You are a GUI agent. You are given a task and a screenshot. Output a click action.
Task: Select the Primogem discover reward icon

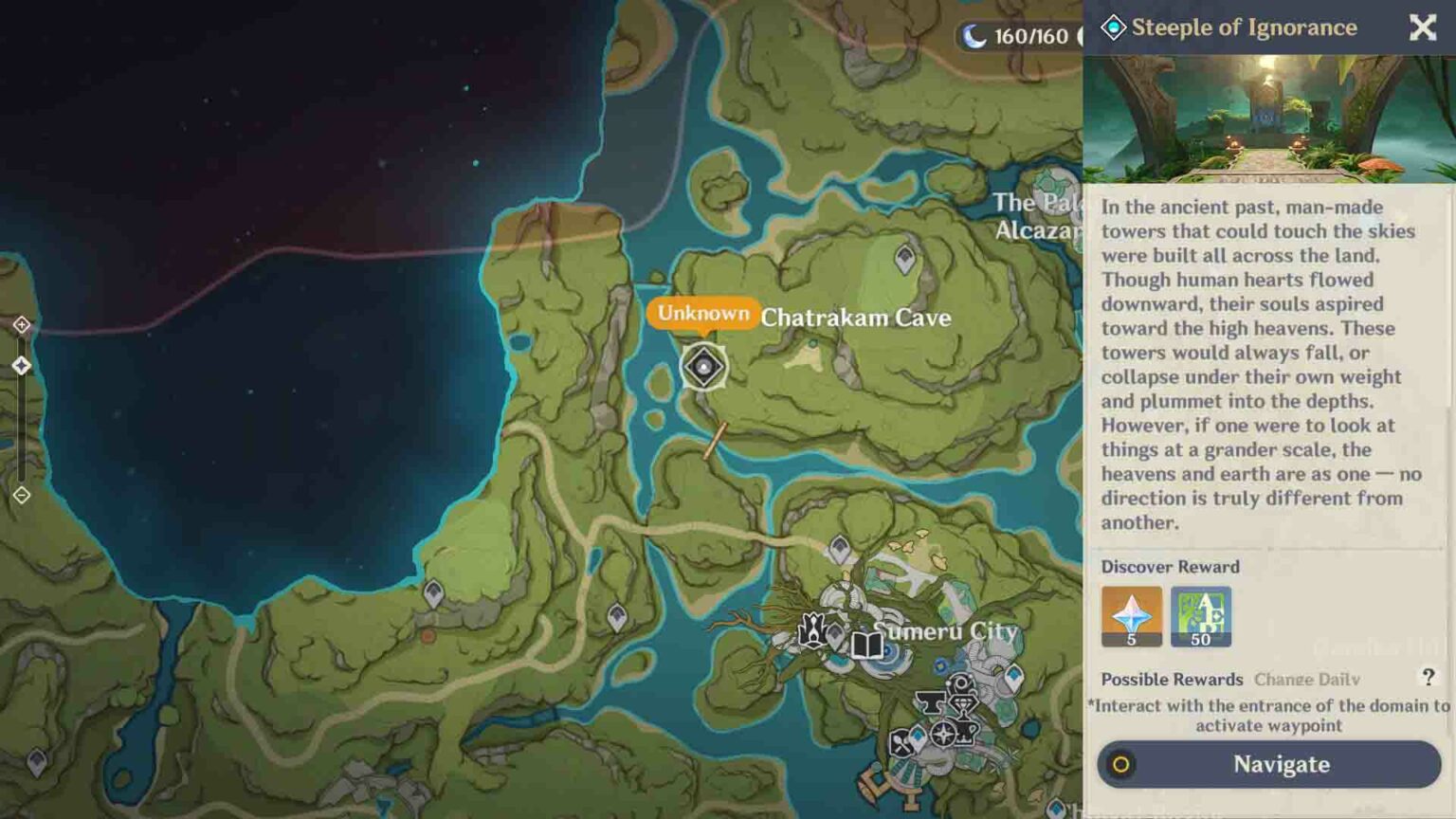(x=1131, y=616)
